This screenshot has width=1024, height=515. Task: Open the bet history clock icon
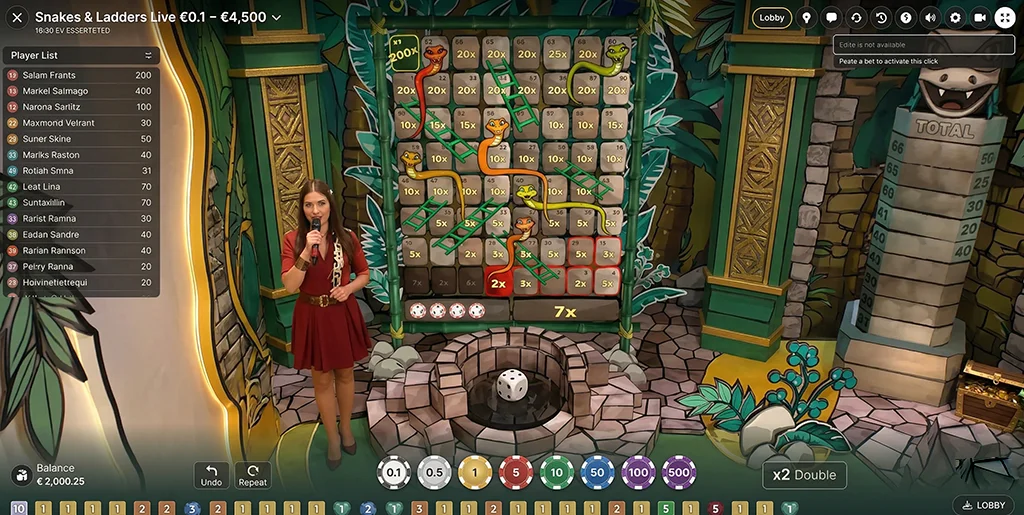point(881,17)
